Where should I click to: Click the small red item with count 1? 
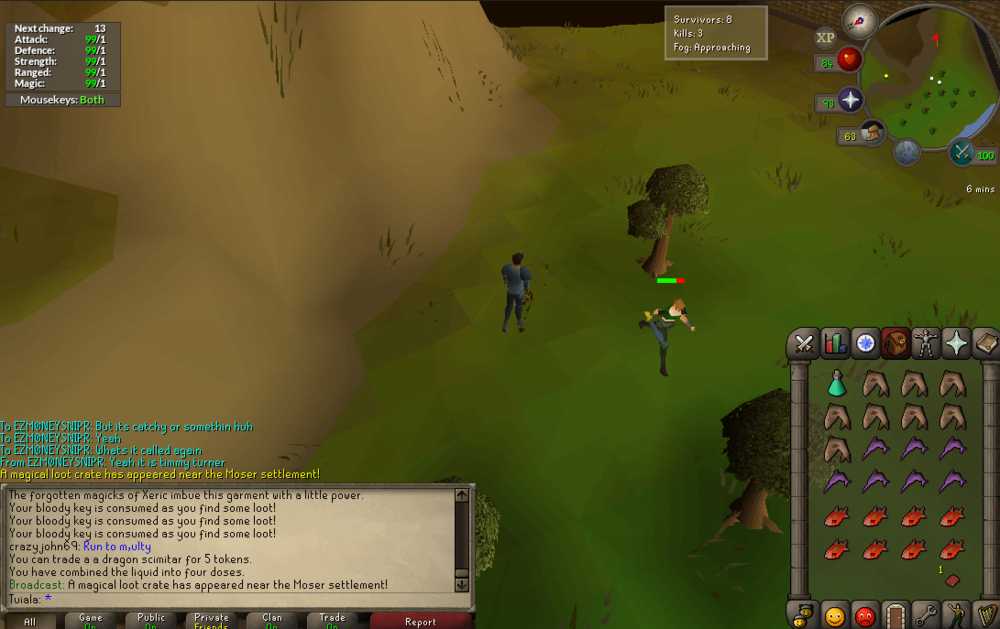pyautogui.click(x=951, y=580)
